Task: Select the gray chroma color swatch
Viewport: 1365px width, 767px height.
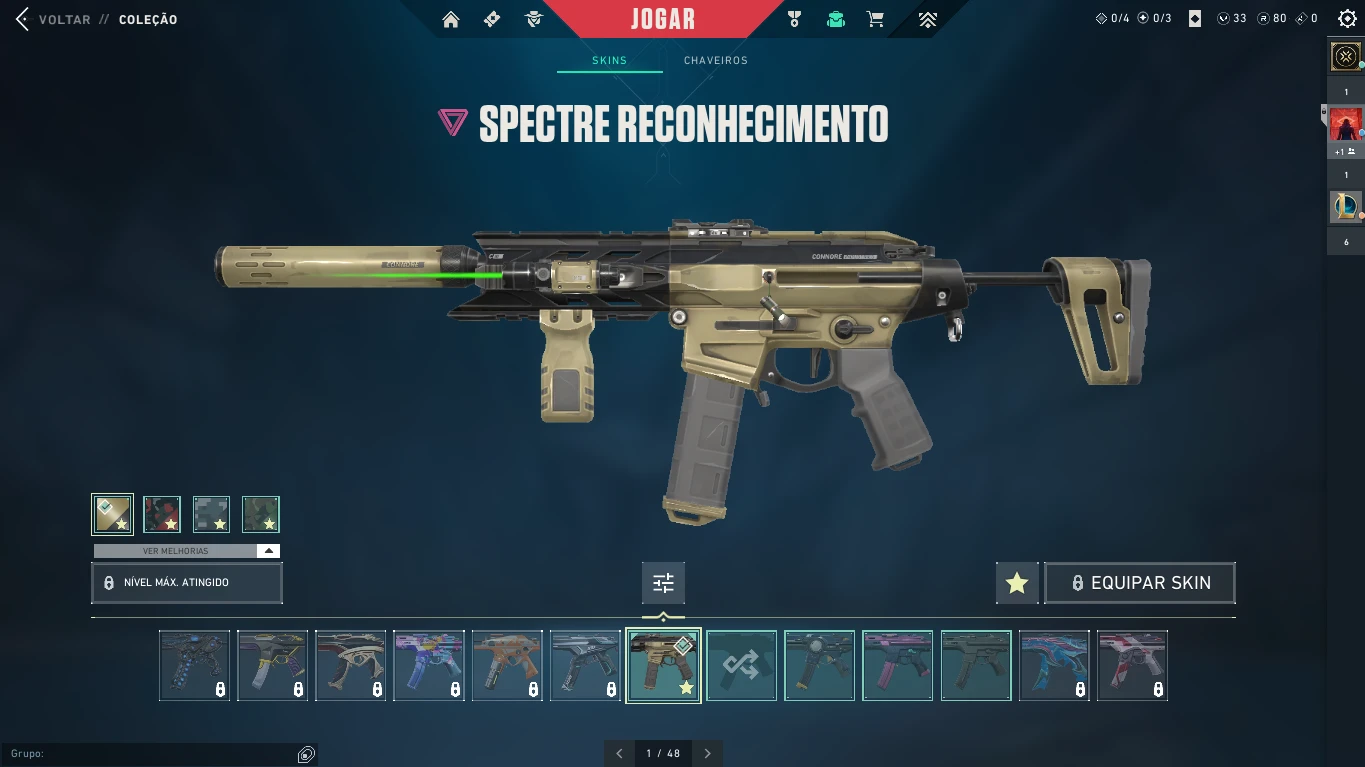Action: pos(211,514)
